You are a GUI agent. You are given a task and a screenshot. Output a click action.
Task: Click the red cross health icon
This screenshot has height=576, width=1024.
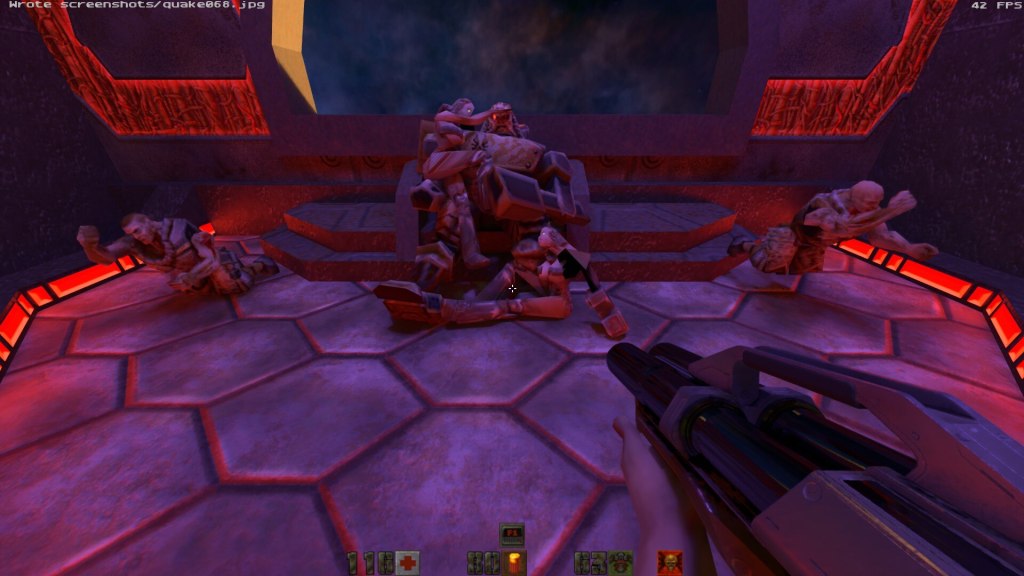[x=407, y=563]
